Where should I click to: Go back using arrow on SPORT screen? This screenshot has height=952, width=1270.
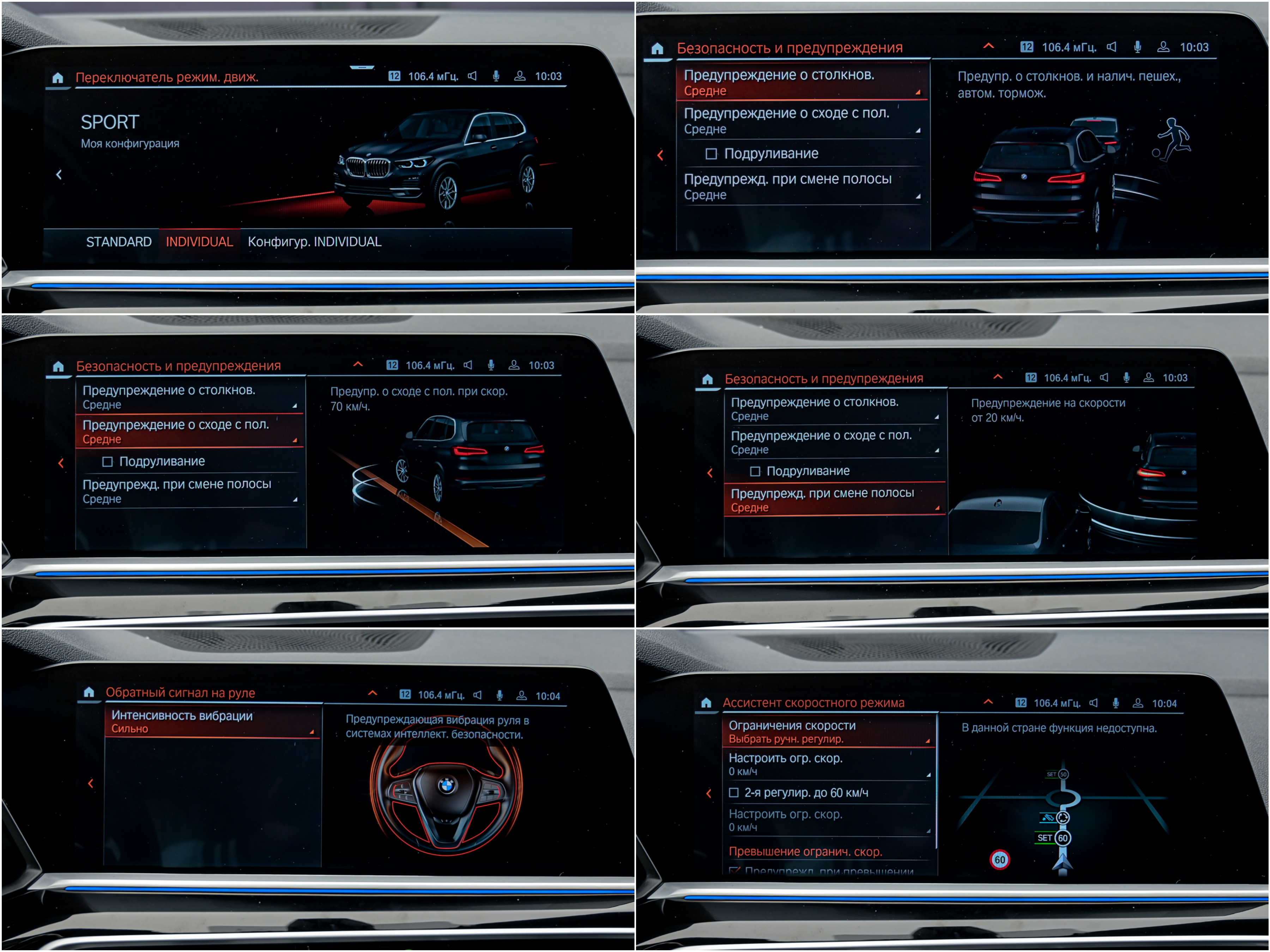pyautogui.click(x=59, y=175)
